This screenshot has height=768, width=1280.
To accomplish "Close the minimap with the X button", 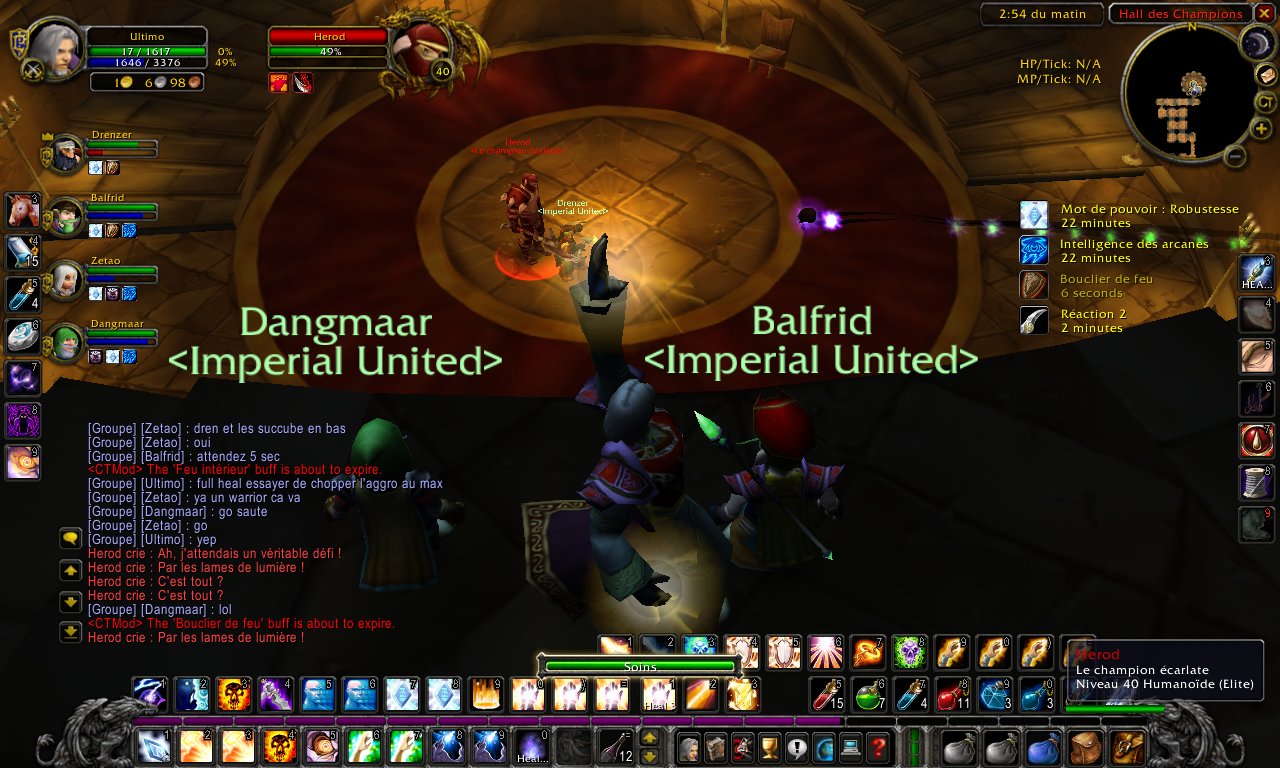I will tap(1265, 13).
